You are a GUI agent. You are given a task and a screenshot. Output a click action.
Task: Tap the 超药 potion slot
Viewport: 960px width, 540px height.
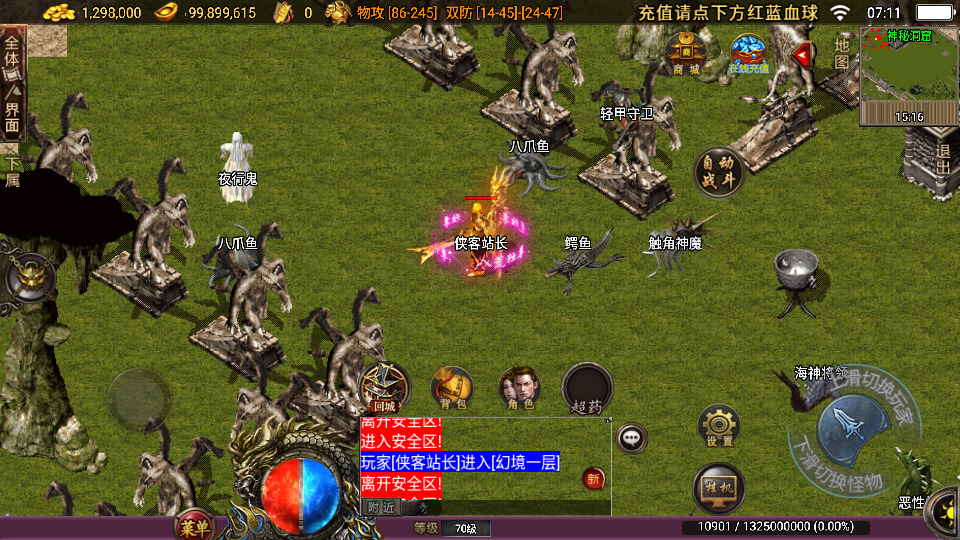tap(587, 388)
